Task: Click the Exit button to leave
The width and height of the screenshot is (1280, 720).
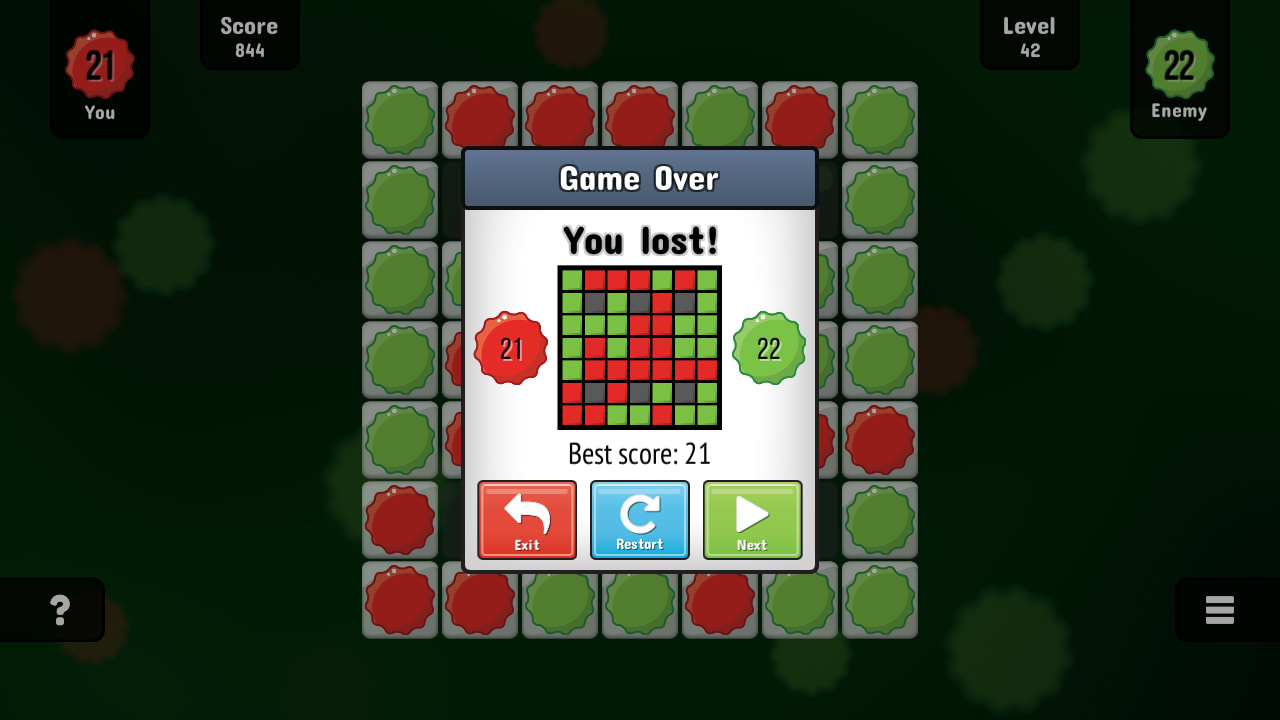Action: click(x=527, y=520)
